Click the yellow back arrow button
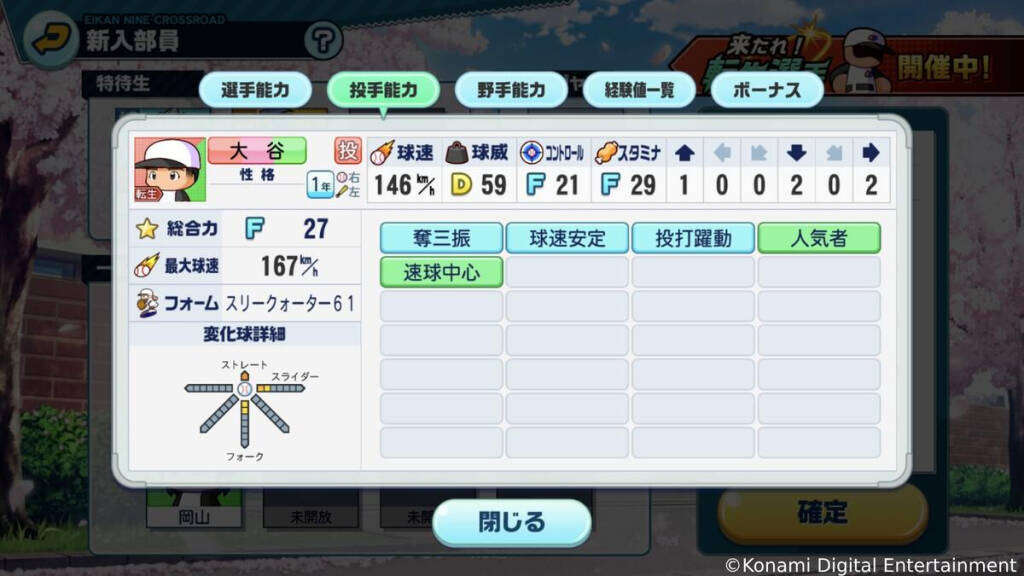The width and height of the screenshot is (1024, 576). [50, 41]
